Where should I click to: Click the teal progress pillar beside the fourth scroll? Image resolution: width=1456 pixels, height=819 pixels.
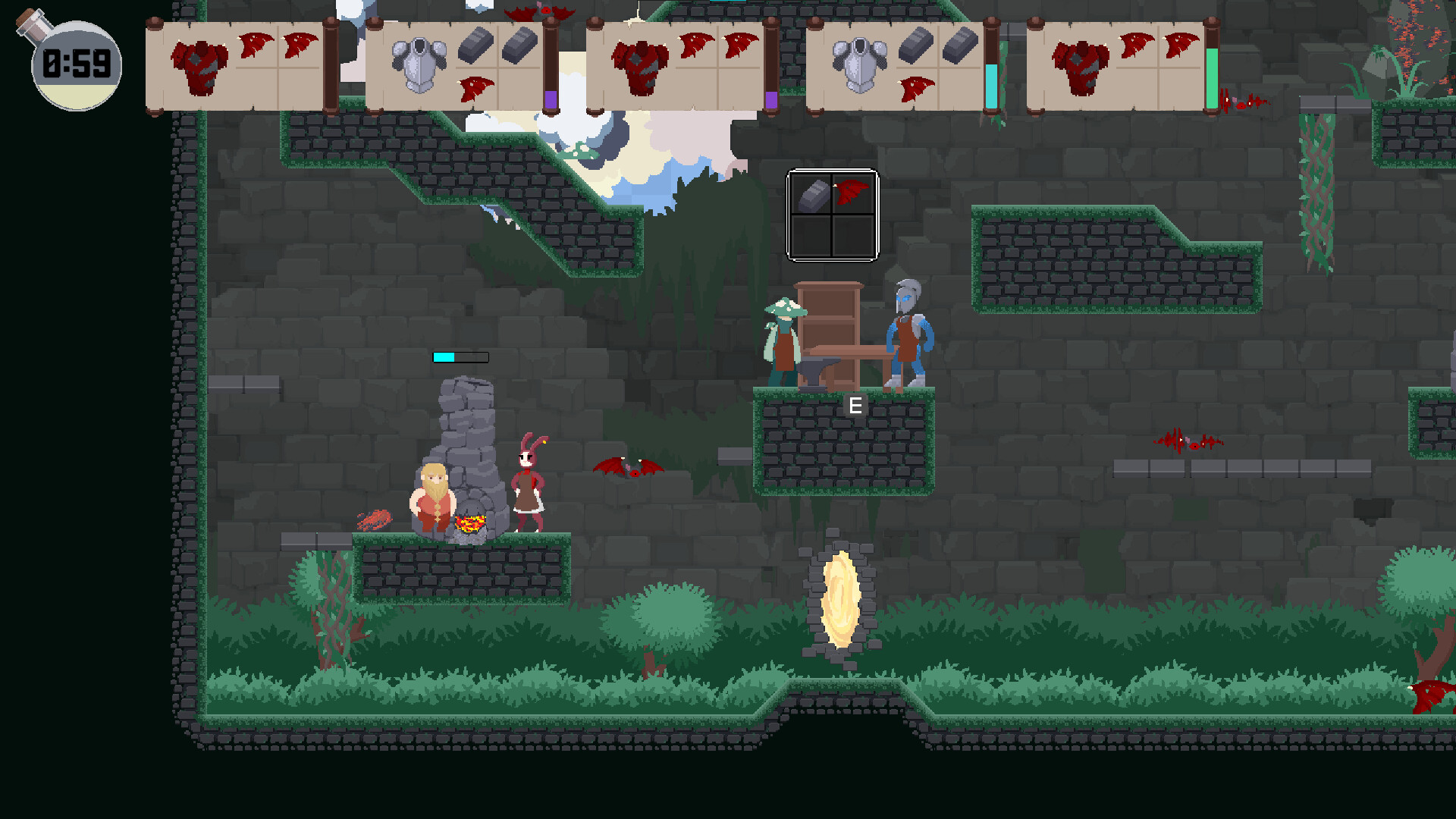coord(992,83)
